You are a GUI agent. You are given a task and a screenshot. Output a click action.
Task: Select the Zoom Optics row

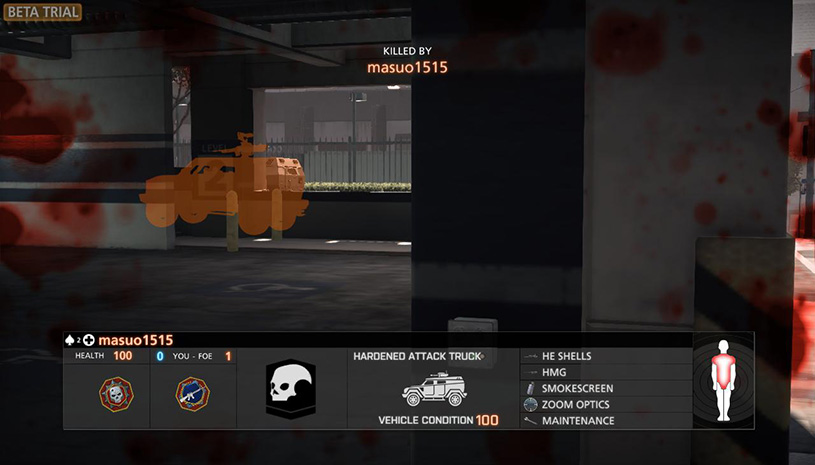tap(575, 404)
